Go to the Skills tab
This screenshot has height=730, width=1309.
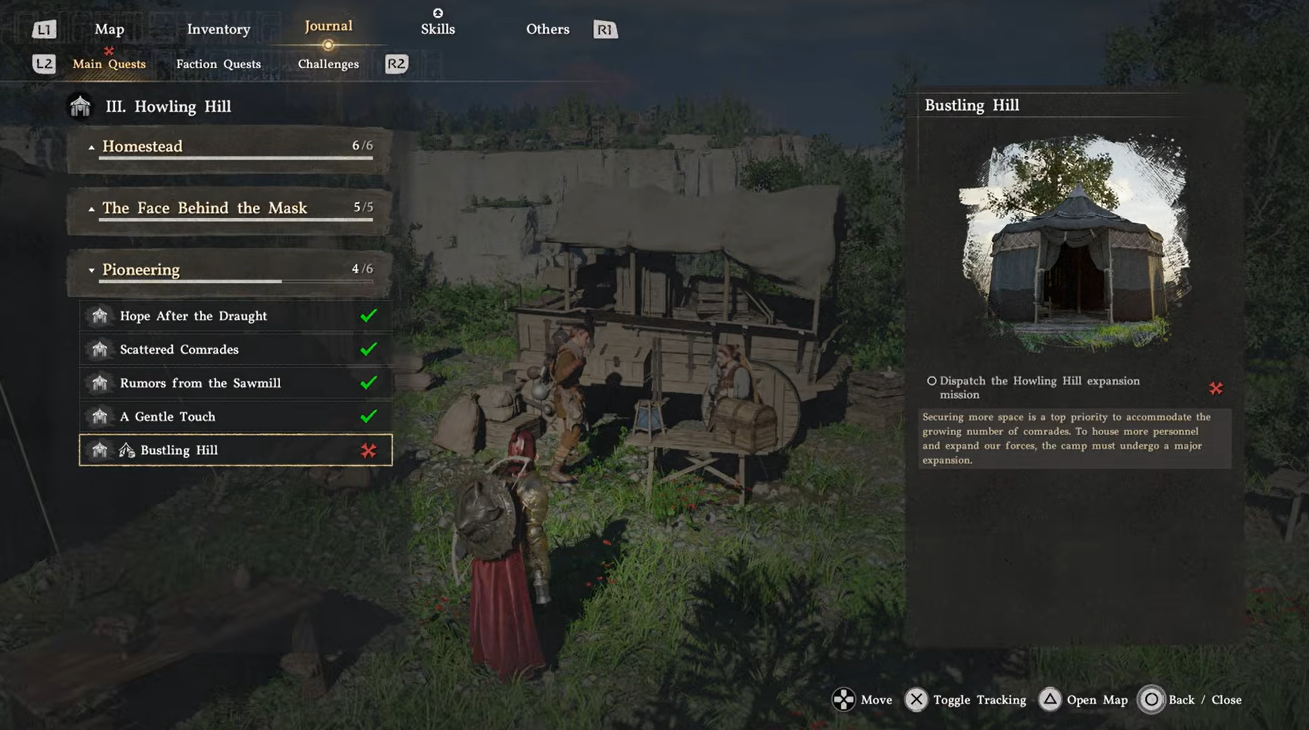click(x=438, y=28)
